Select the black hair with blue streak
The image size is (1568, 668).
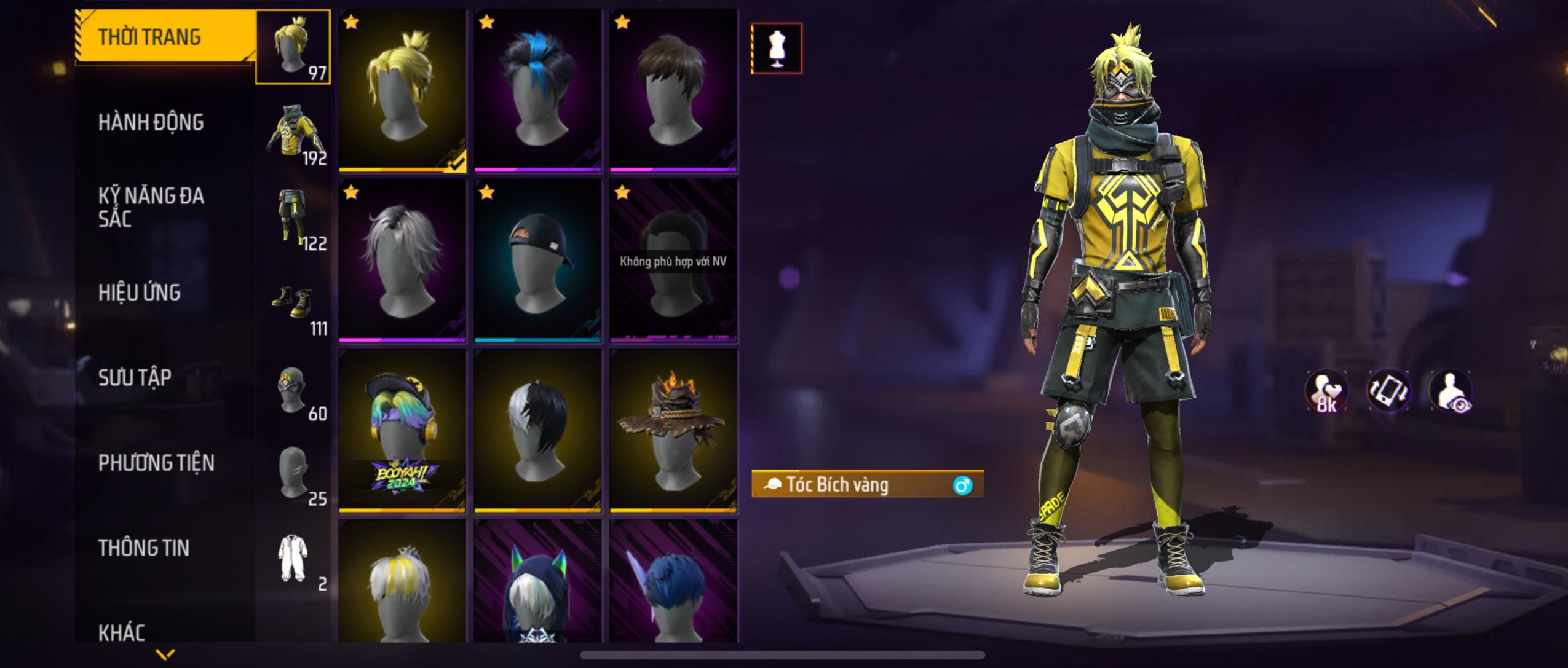pyautogui.click(x=538, y=90)
